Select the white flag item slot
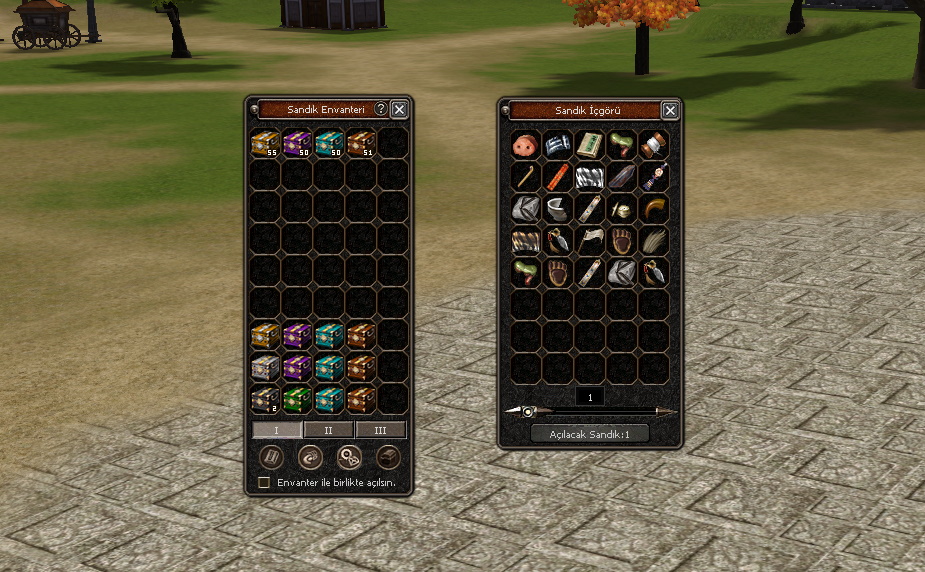 click(591, 240)
